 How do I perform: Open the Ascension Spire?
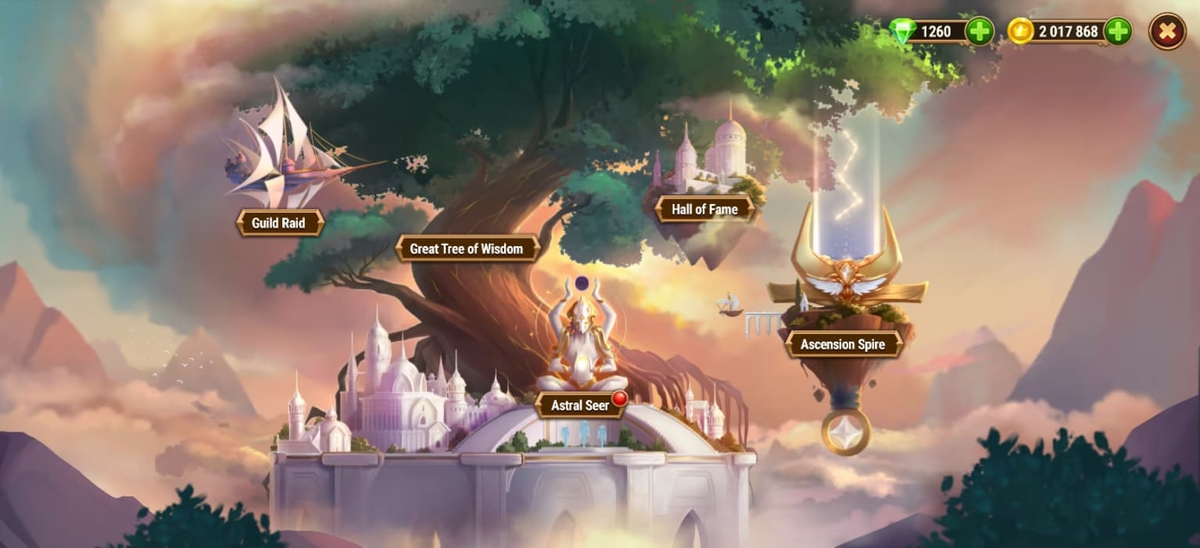843,345
